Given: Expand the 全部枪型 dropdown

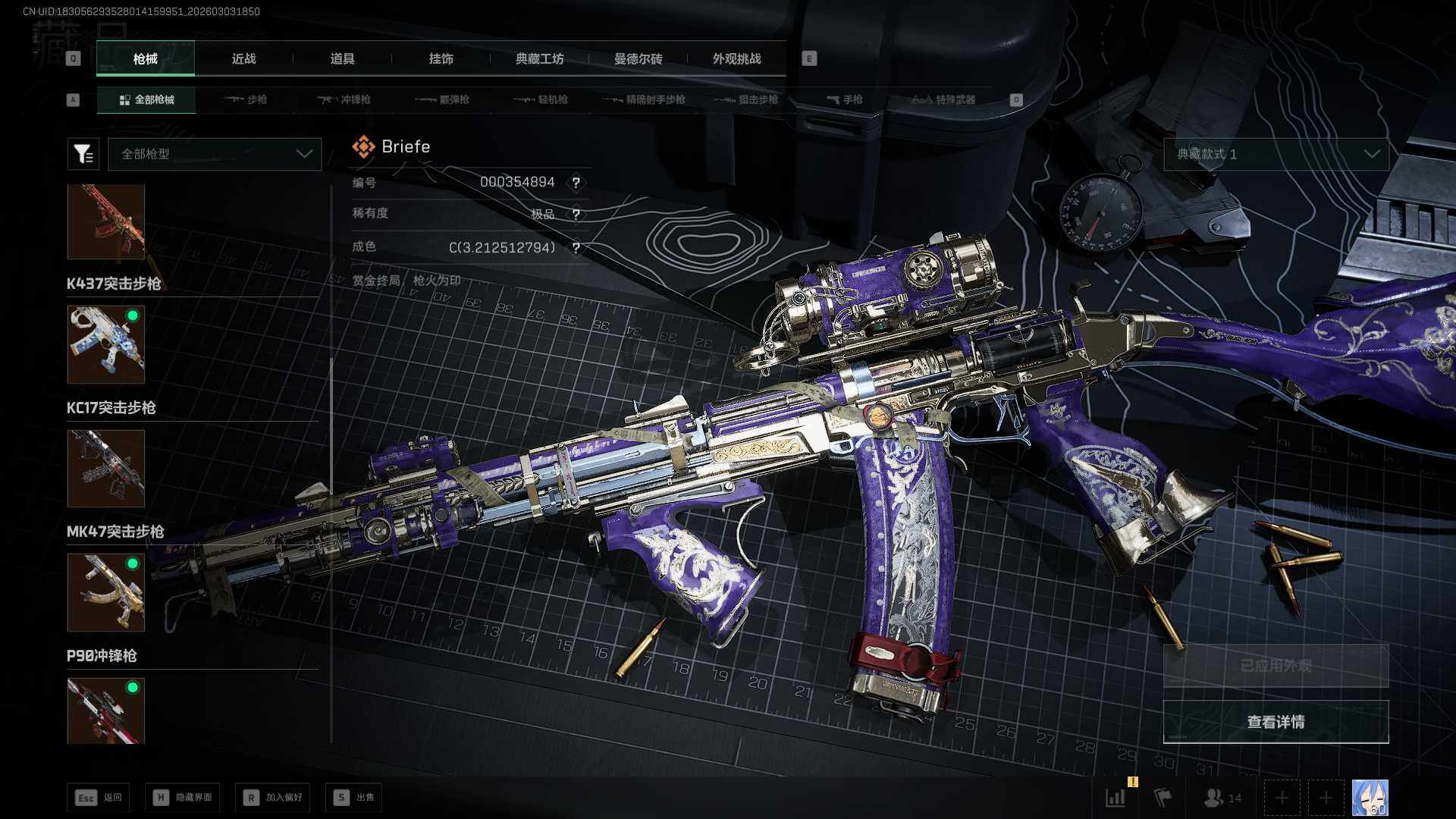Looking at the screenshot, I should [215, 154].
